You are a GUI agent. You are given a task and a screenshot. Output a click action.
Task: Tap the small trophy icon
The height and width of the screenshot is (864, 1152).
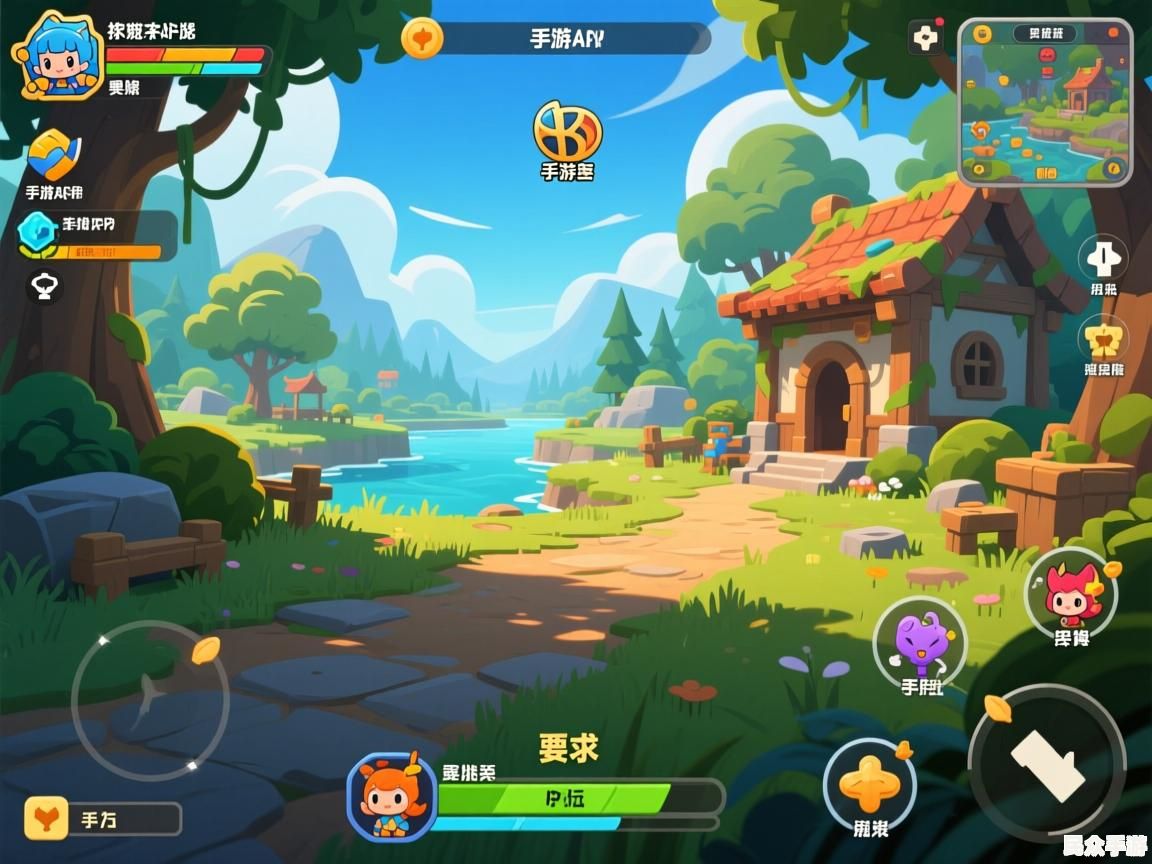[45, 288]
